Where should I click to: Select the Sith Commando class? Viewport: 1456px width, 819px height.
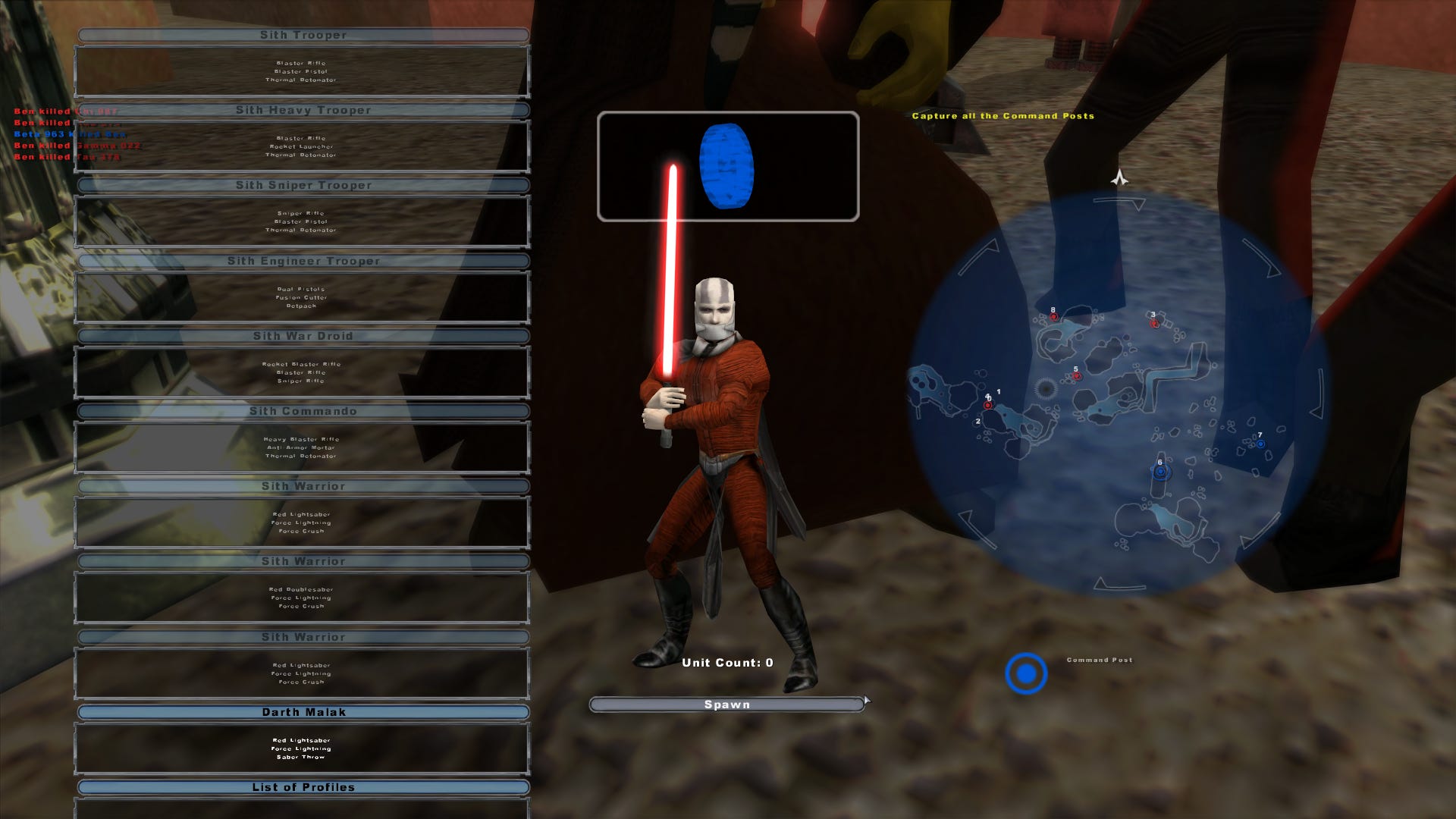click(303, 410)
